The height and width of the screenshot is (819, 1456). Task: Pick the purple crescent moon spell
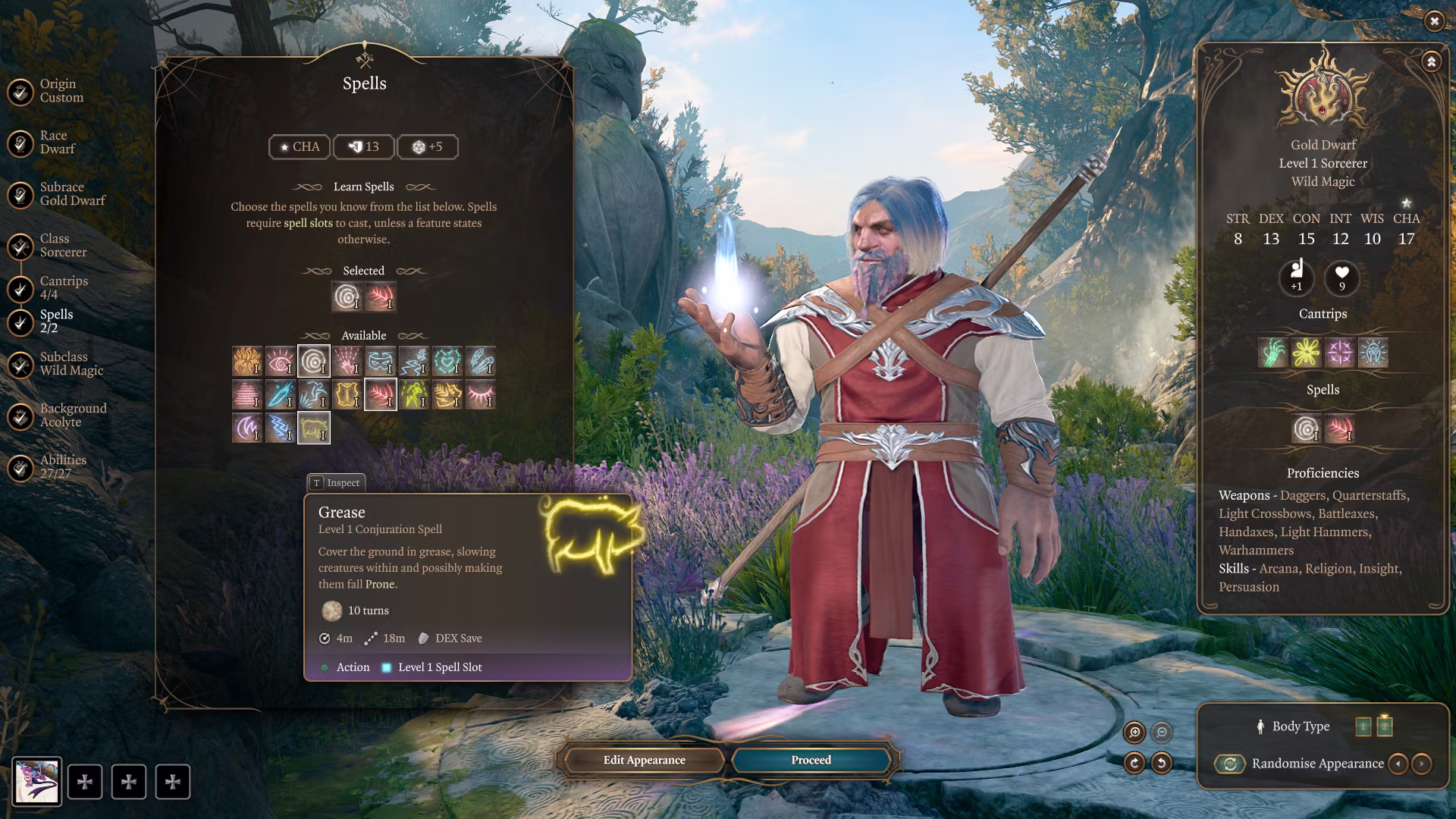pyautogui.click(x=246, y=428)
